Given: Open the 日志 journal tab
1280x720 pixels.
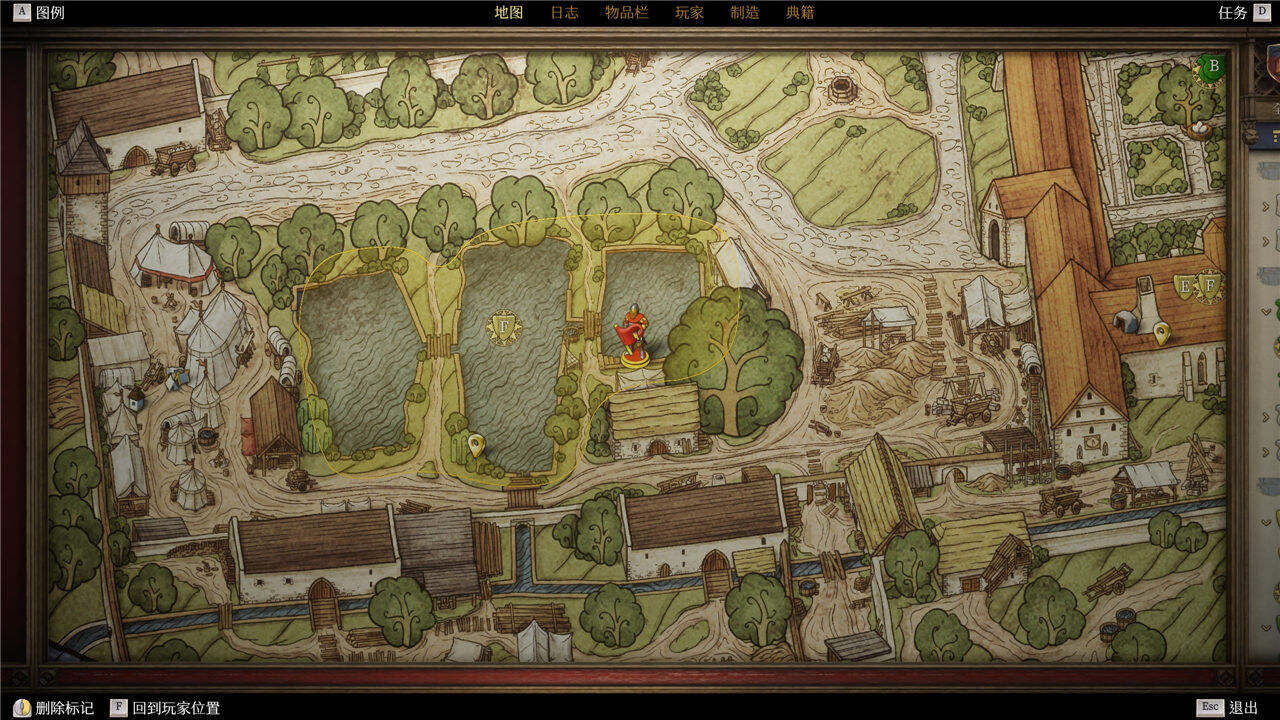Looking at the screenshot, I should tap(564, 13).
